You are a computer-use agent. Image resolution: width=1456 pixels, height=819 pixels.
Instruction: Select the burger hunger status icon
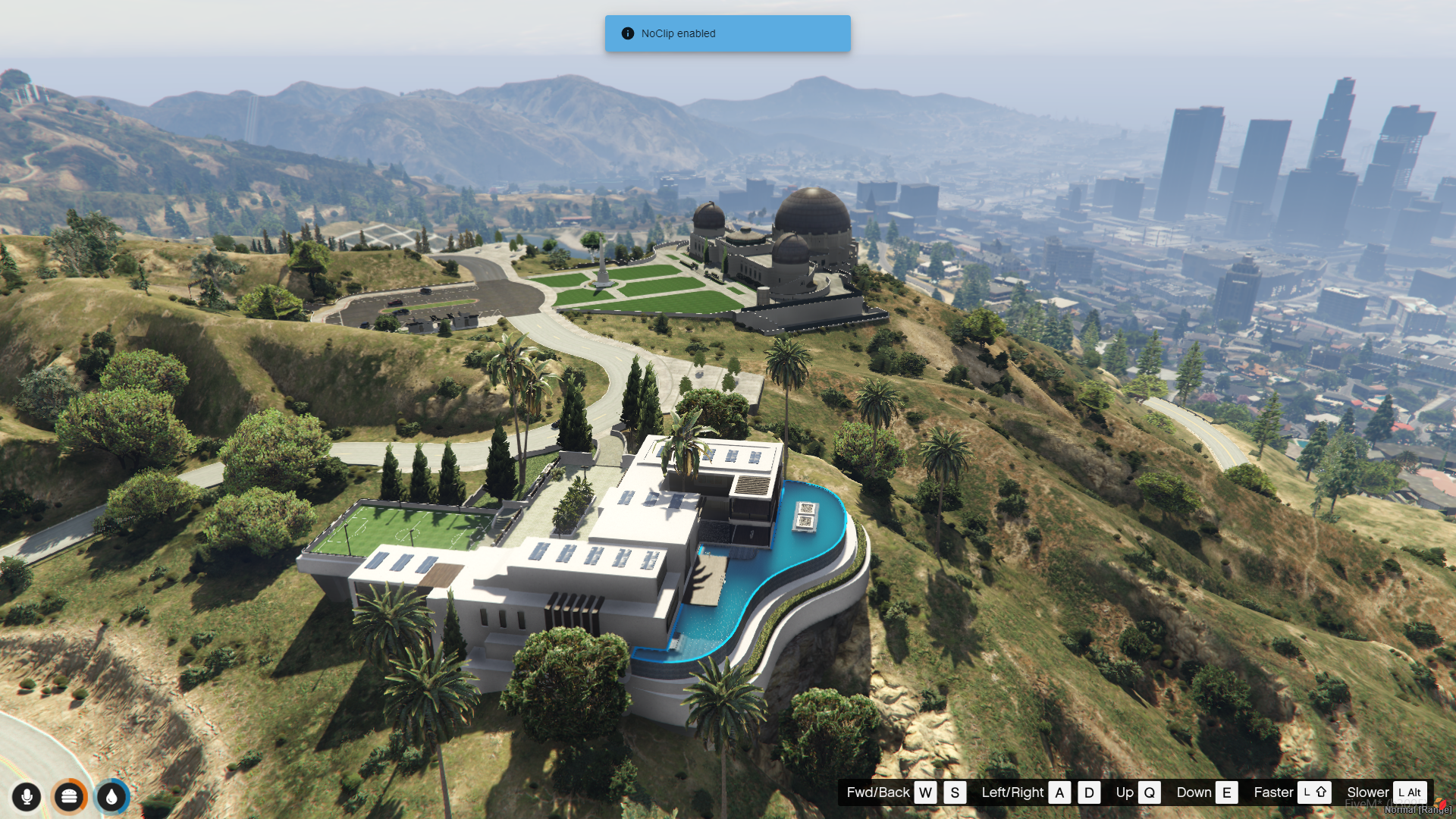[x=69, y=797]
